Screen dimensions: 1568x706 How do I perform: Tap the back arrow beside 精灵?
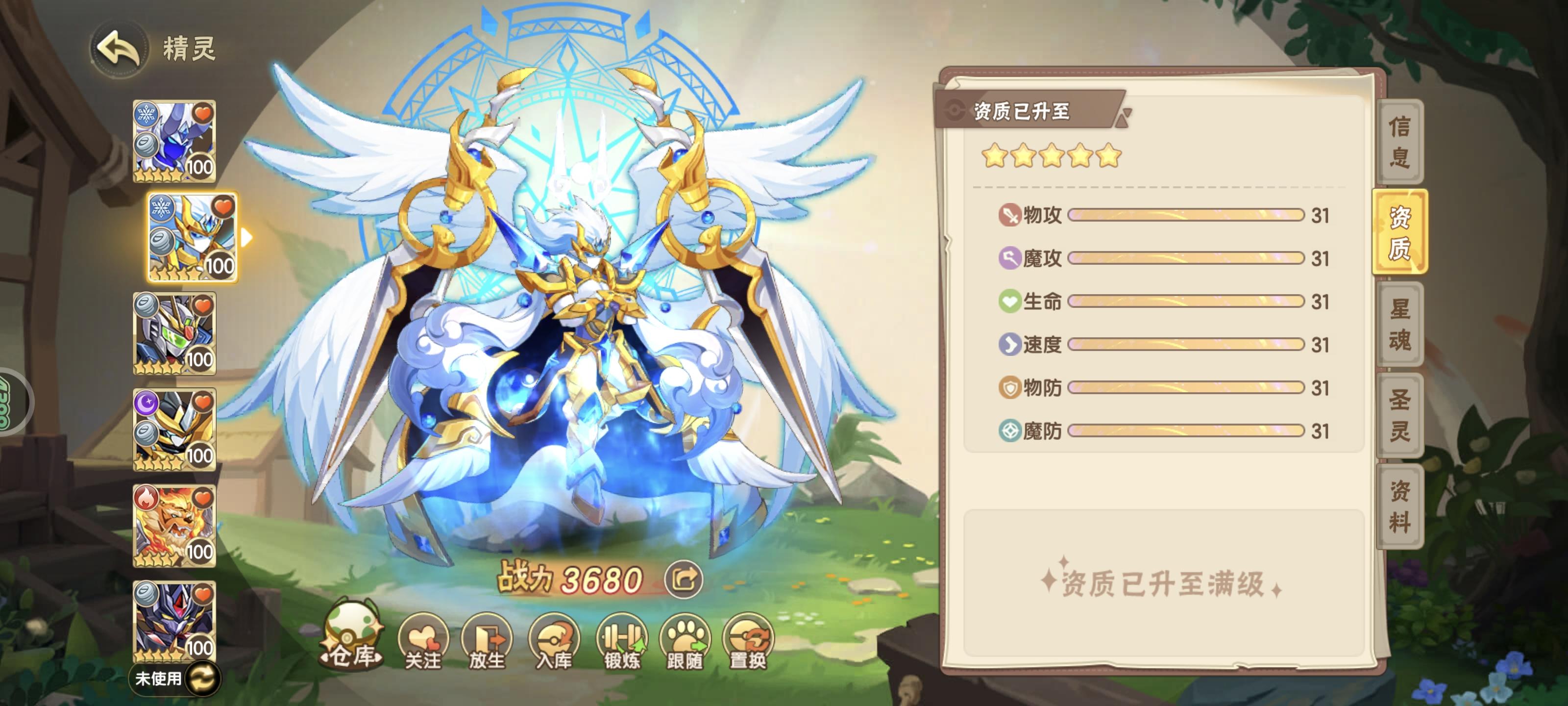[x=119, y=48]
